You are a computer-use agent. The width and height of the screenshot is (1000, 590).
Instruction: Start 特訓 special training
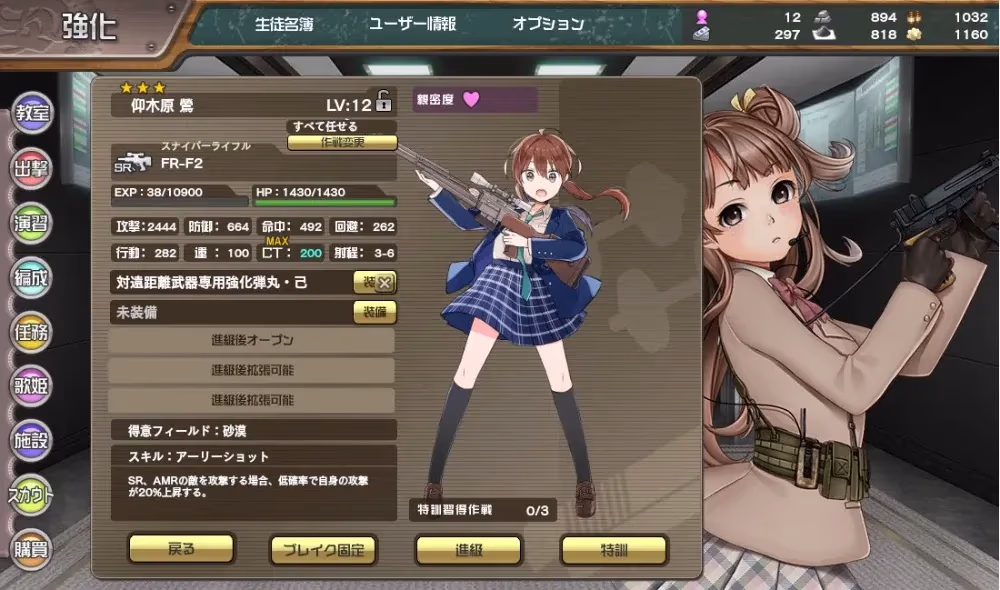click(613, 549)
